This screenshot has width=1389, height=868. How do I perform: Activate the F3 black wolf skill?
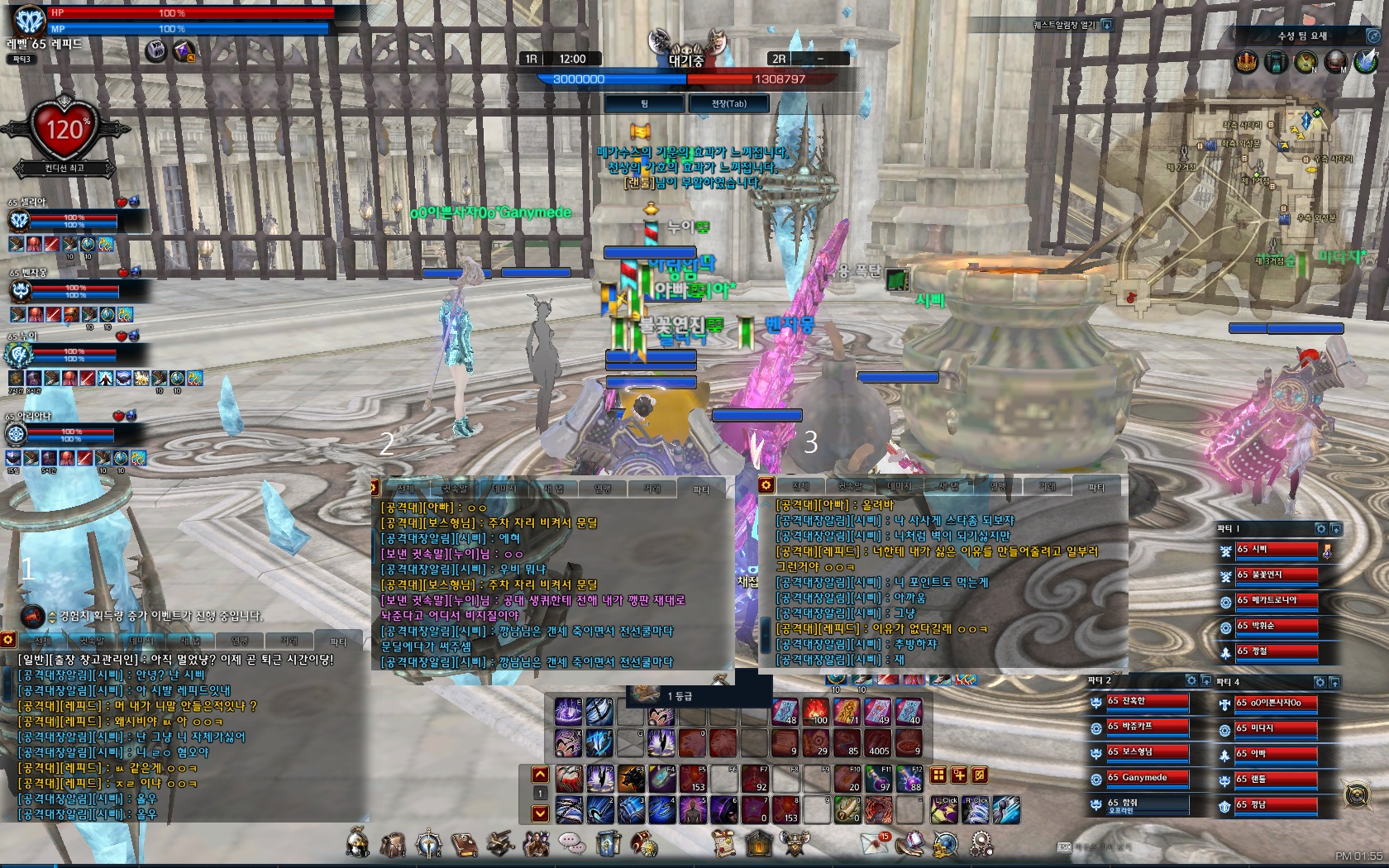pos(630,779)
